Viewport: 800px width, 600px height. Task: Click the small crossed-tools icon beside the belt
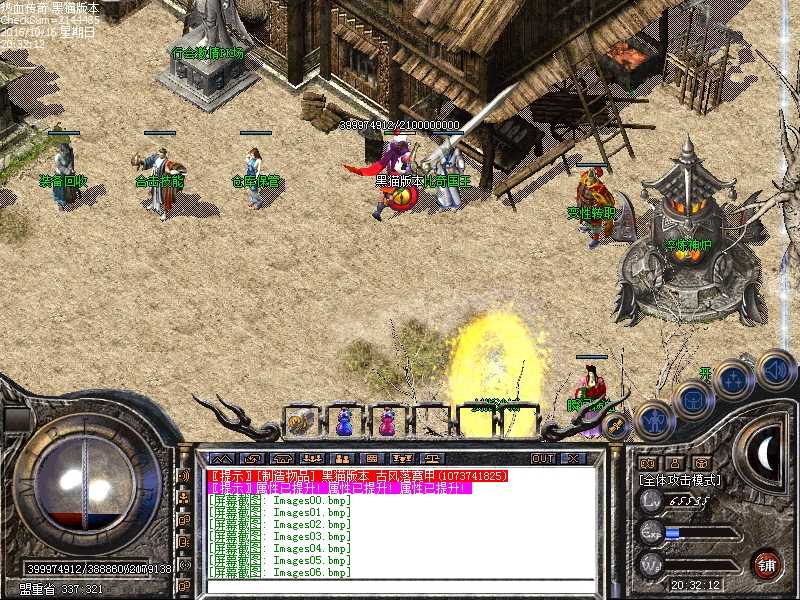(616, 425)
